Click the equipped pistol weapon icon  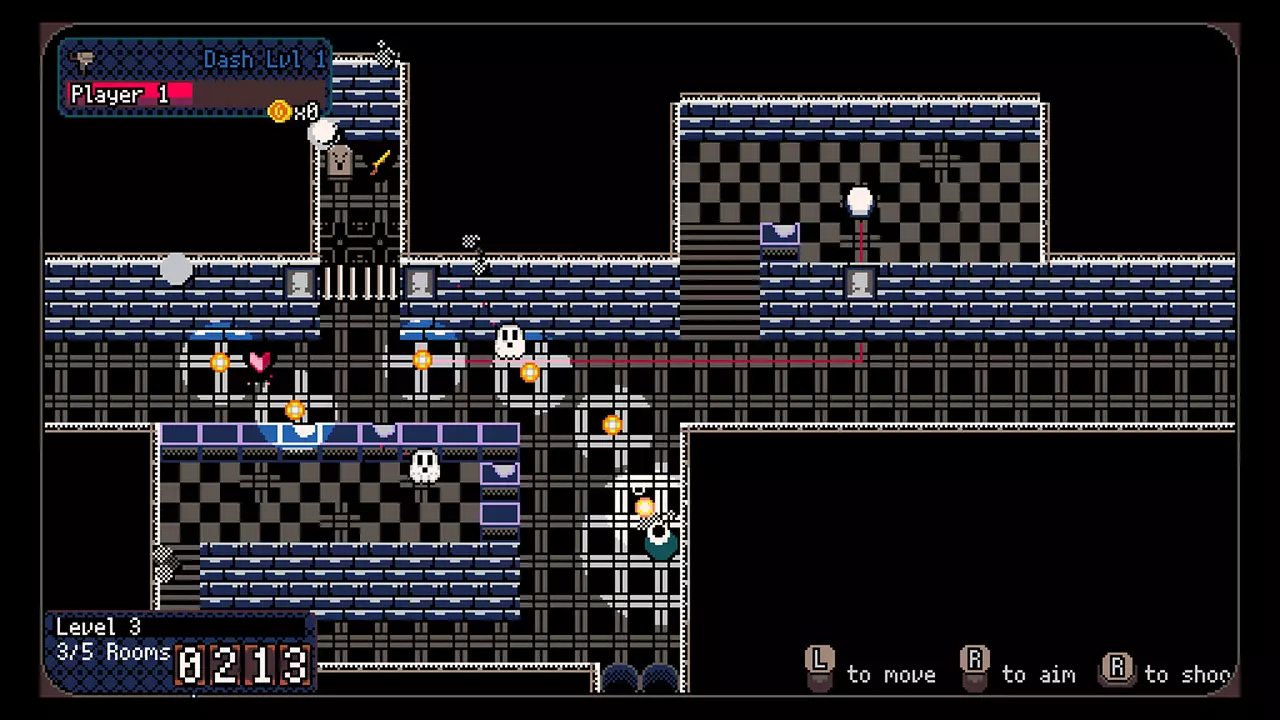(84, 59)
